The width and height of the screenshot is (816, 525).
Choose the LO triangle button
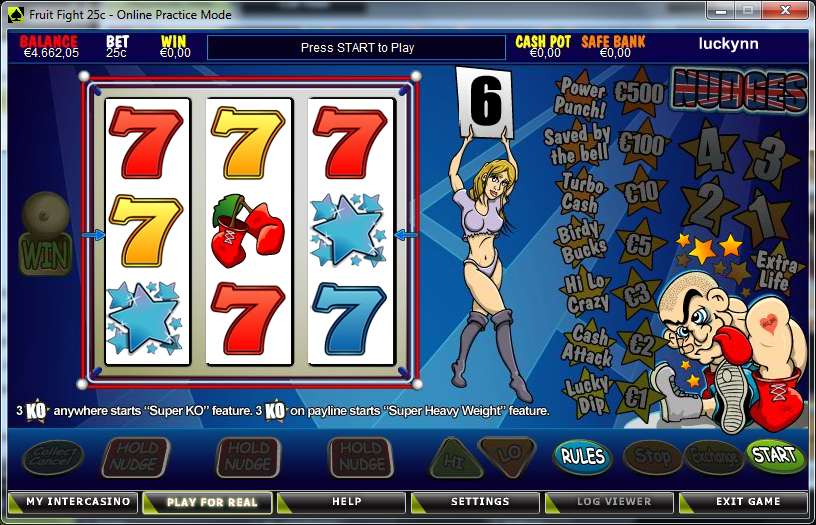click(x=509, y=455)
